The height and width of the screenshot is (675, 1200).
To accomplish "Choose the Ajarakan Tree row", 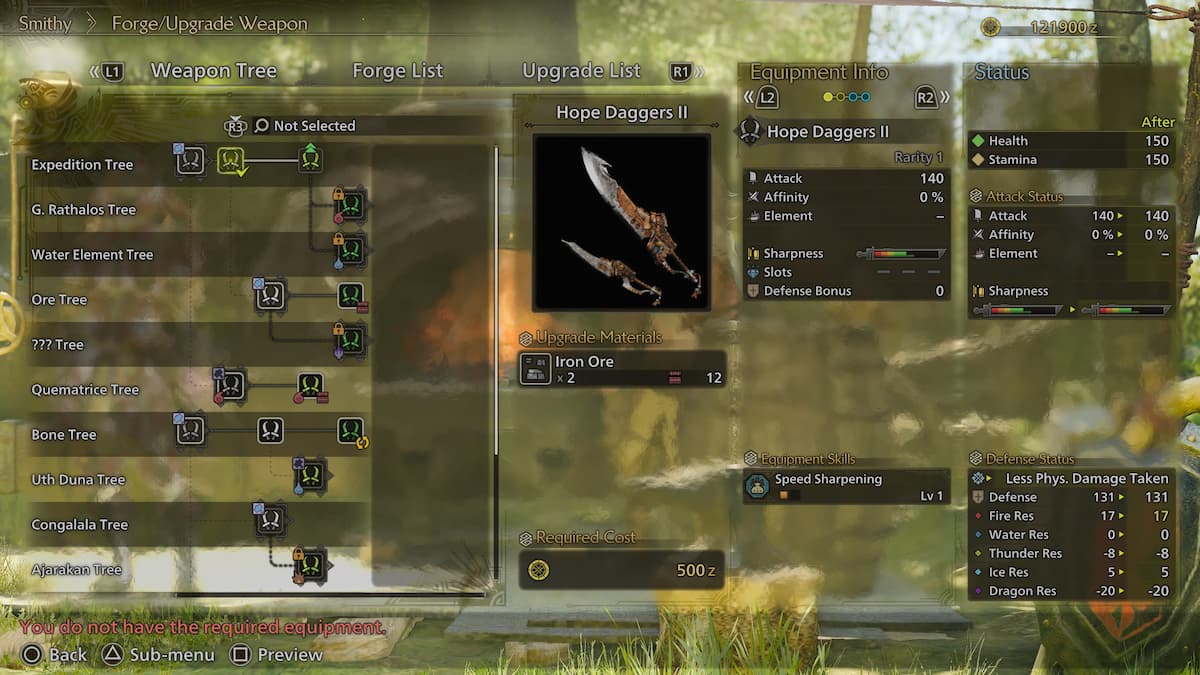I will (76, 570).
